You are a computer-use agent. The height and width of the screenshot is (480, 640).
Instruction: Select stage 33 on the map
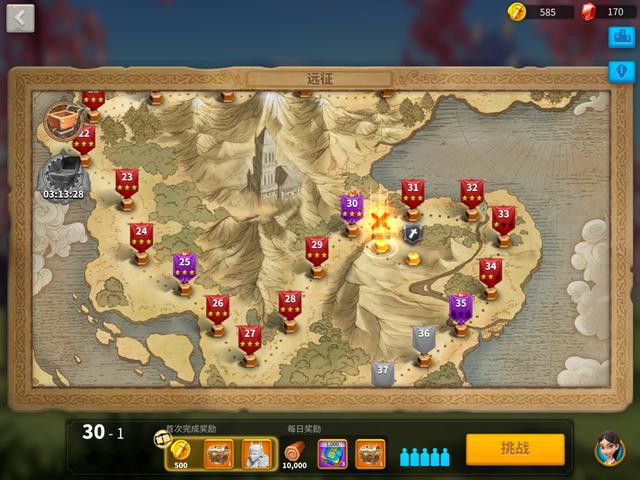[503, 219]
